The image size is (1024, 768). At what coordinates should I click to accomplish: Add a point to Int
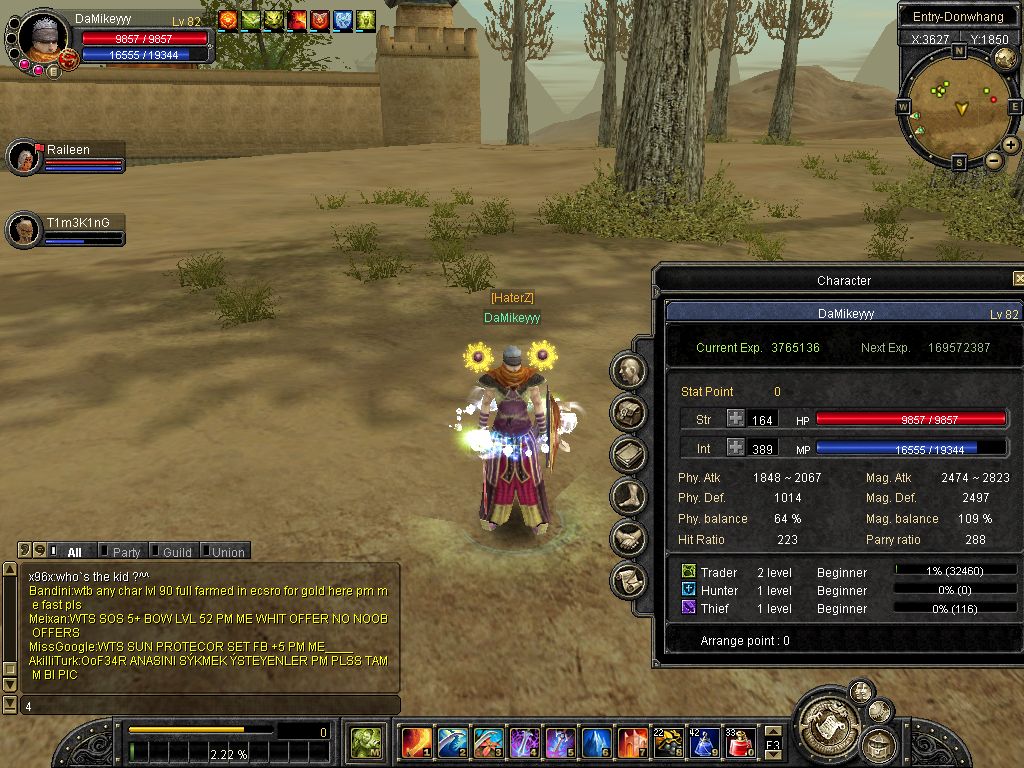pyautogui.click(x=735, y=447)
